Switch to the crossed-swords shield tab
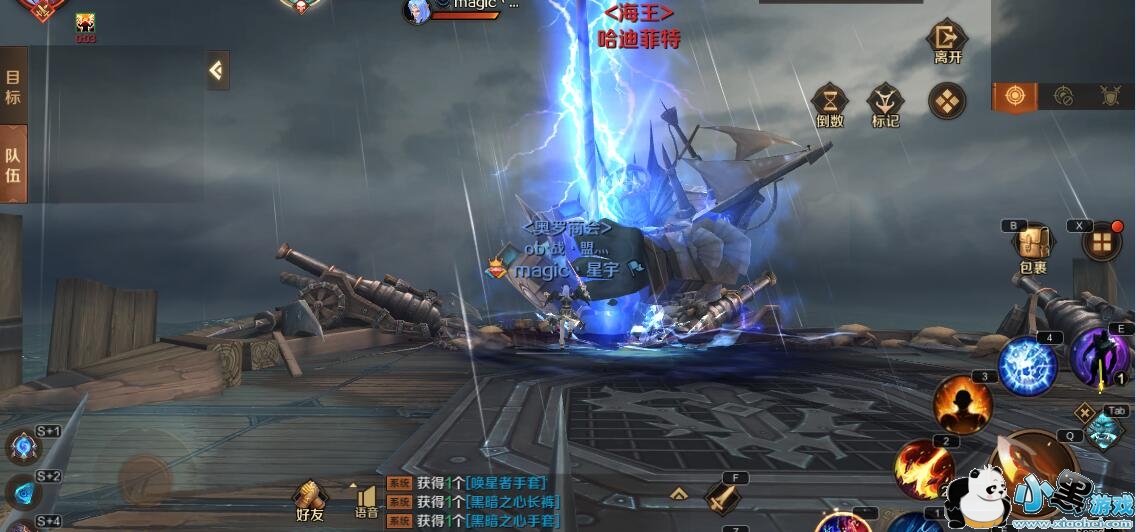Viewport: 1136px width, 532px height. coord(1110,96)
